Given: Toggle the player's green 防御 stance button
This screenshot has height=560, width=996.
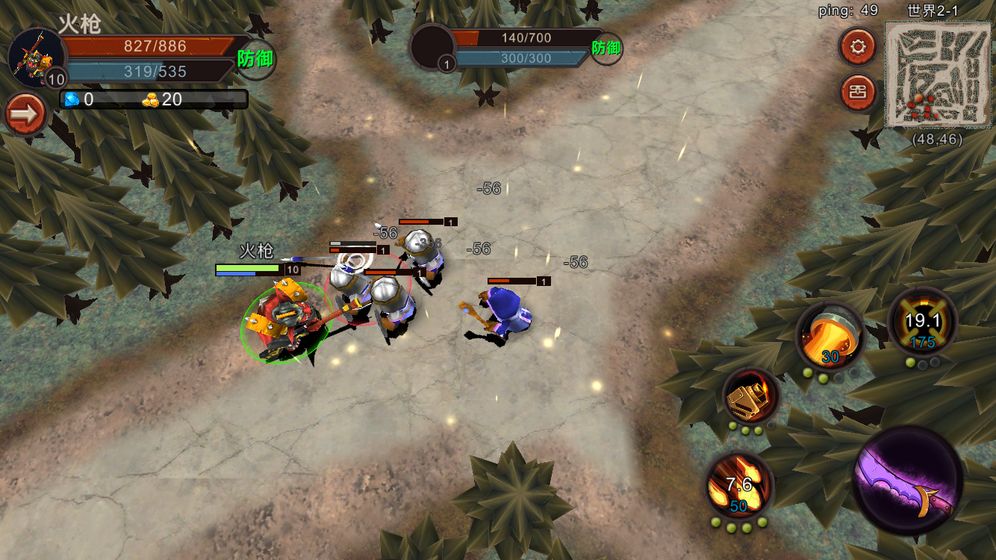Looking at the screenshot, I should pos(256,58).
